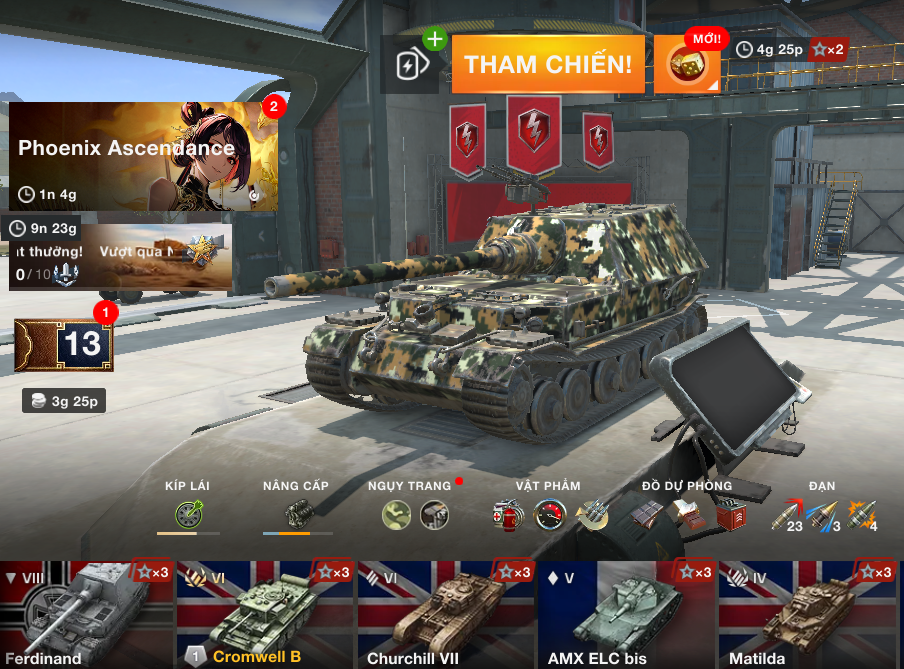Screen dimensions: 904x669
Task: Start battle with THAM CHIẾN! button
Action: [547, 65]
